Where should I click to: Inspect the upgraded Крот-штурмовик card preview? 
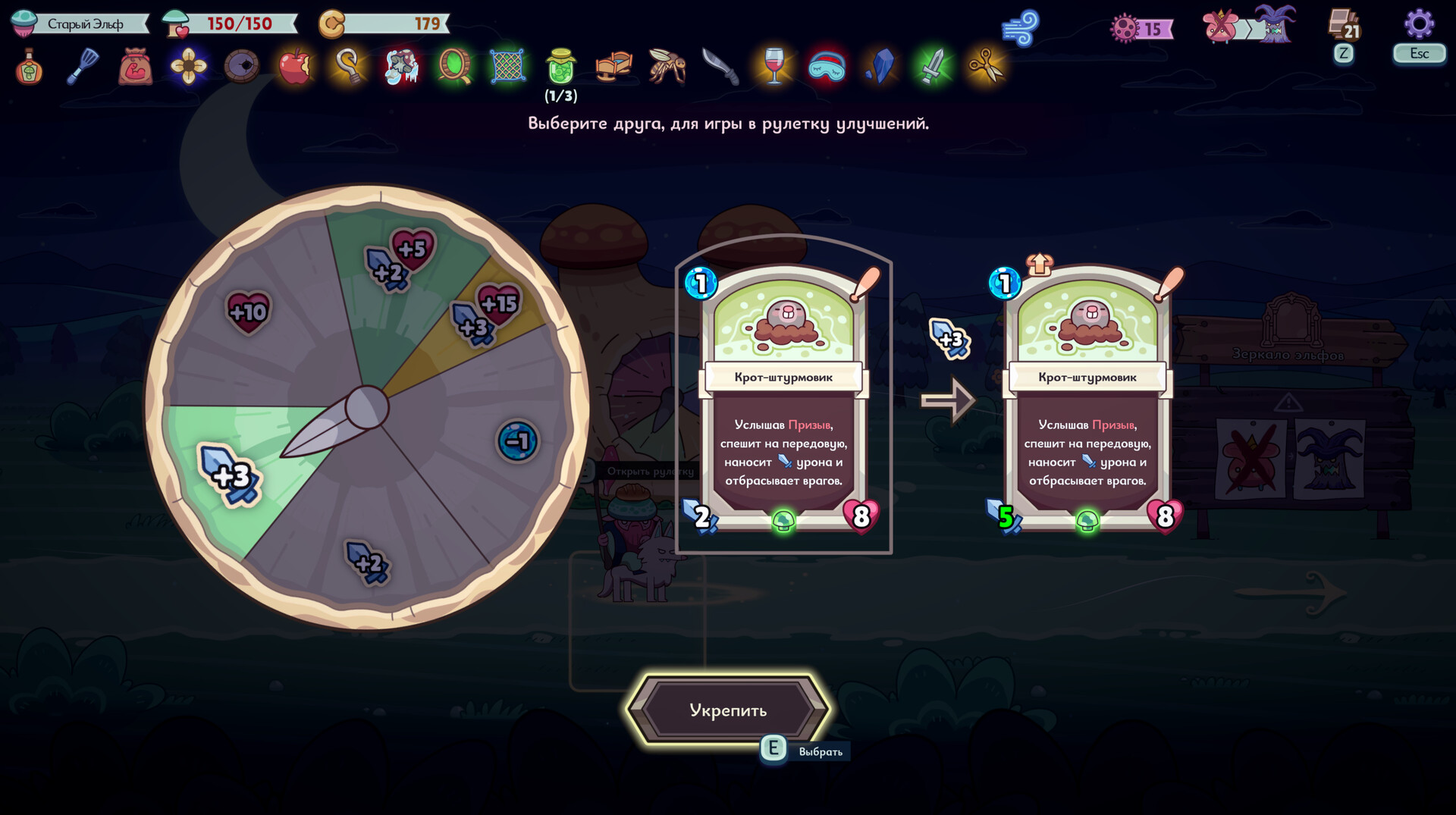coord(1087,400)
